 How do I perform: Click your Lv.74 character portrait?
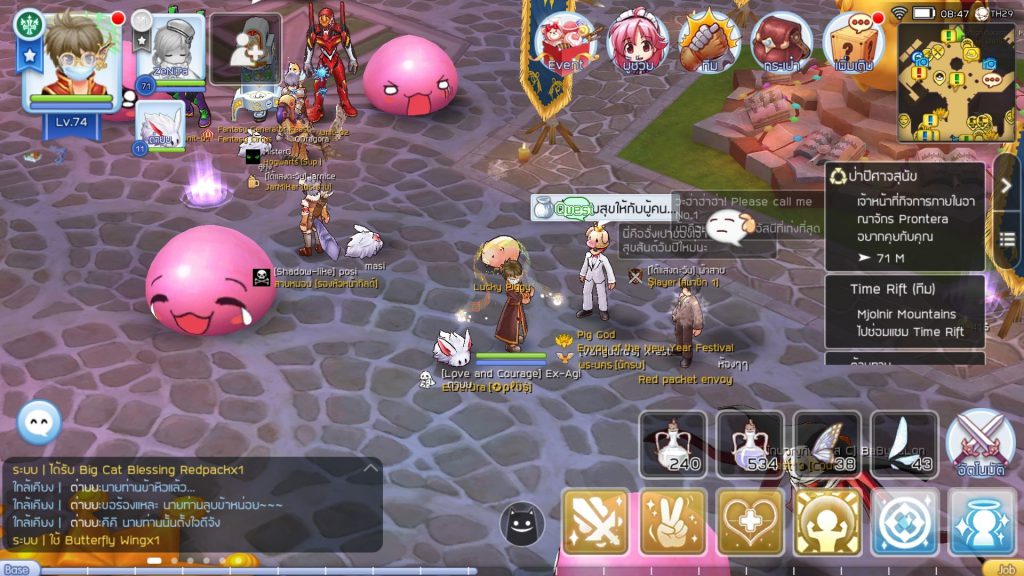(x=70, y=62)
